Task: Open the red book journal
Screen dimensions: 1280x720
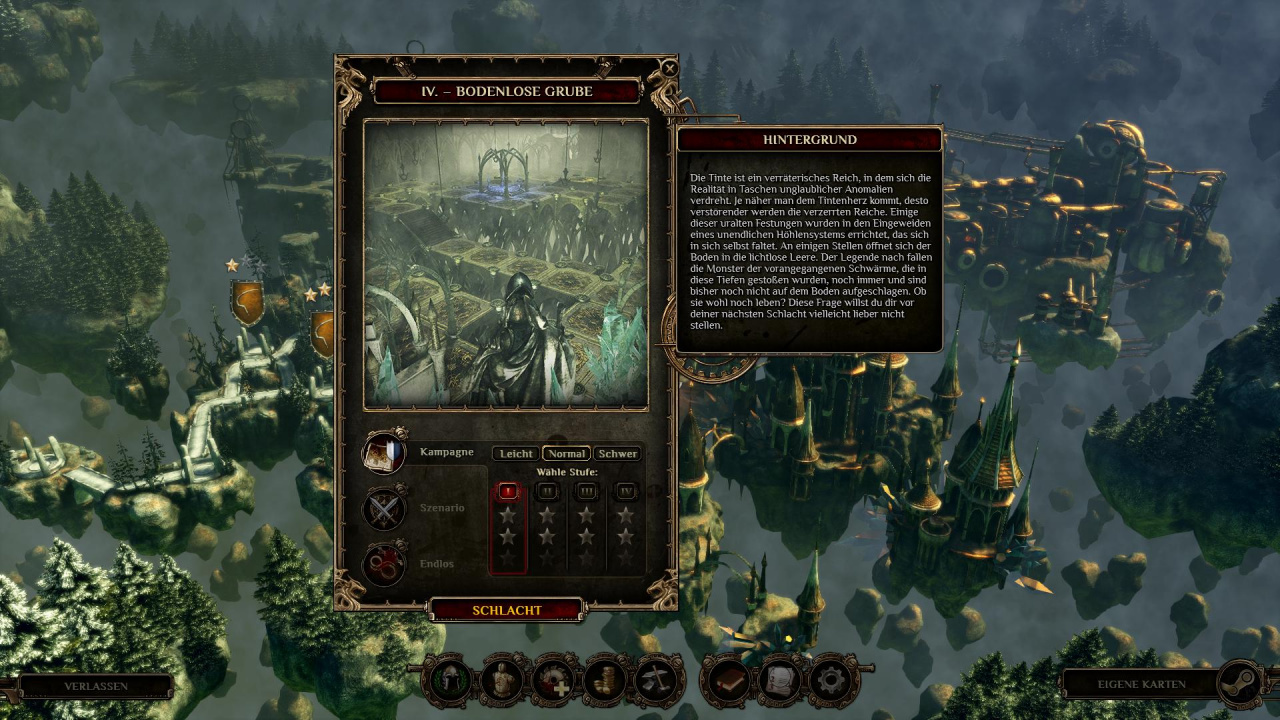Action: click(x=727, y=680)
